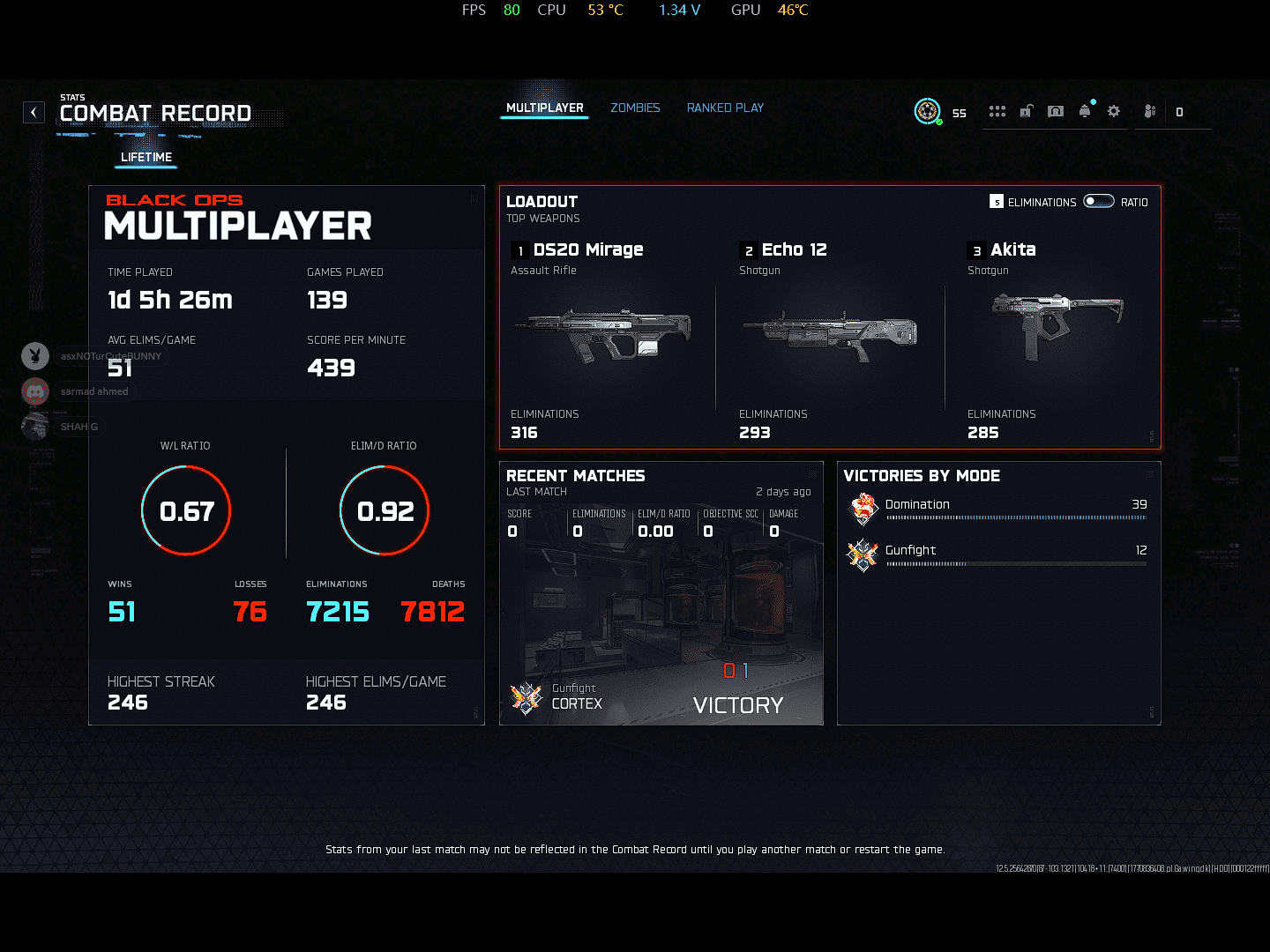This screenshot has width=1270, height=952.
Task: Select the Gunfight victories row
Action: tap(998, 554)
